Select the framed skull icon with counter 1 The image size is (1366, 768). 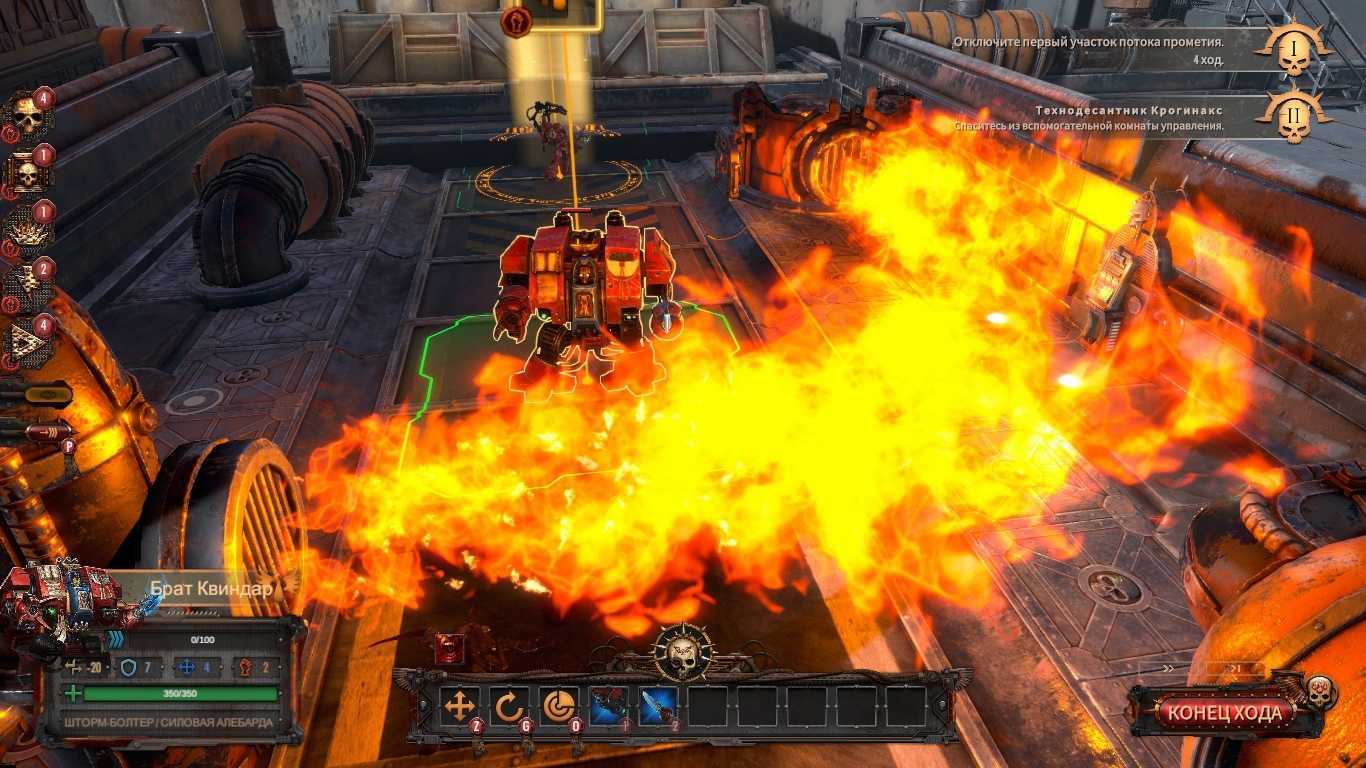(x=27, y=173)
